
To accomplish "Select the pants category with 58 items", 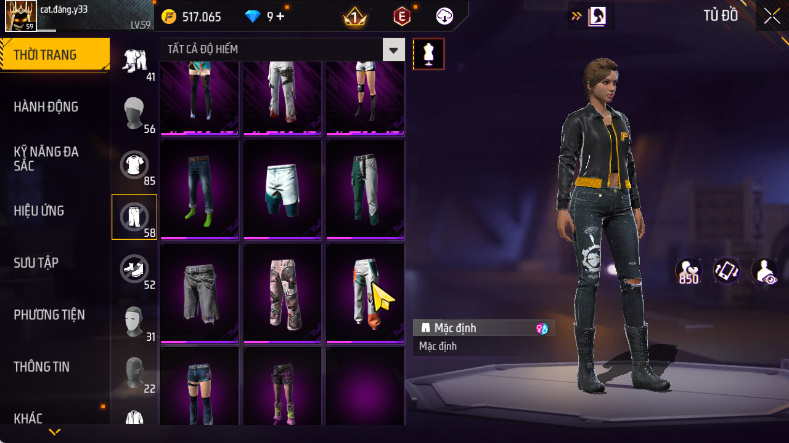I will pos(134,216).
